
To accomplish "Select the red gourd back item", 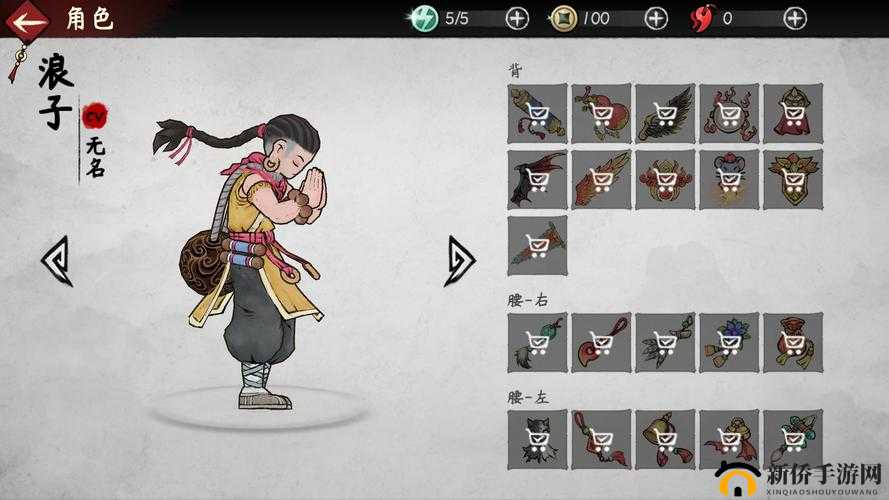I will pos(601,113).
